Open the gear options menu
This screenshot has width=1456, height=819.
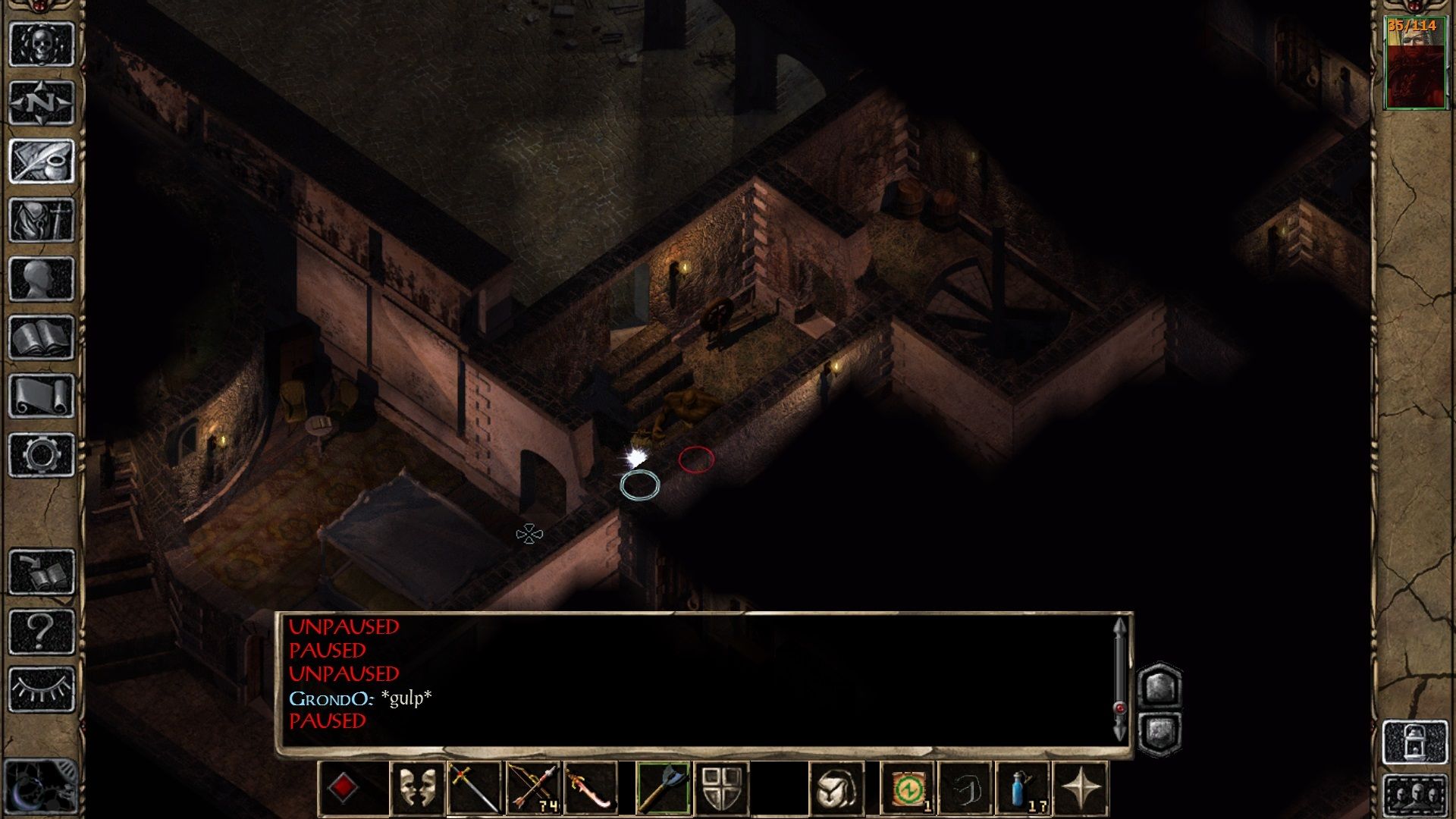(42, 455)
